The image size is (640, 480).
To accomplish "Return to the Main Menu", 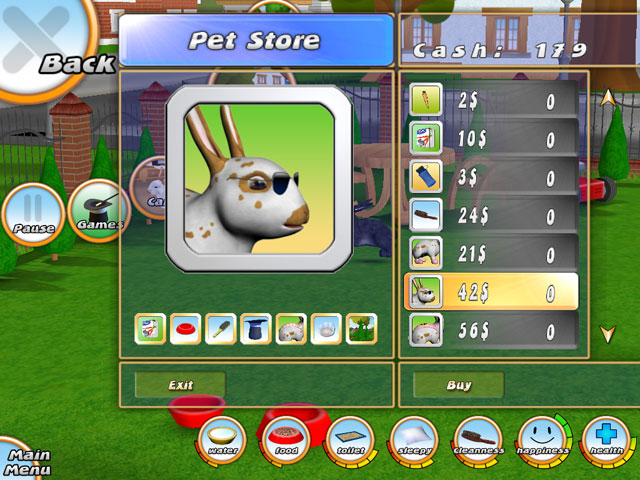I will [25, 462].
